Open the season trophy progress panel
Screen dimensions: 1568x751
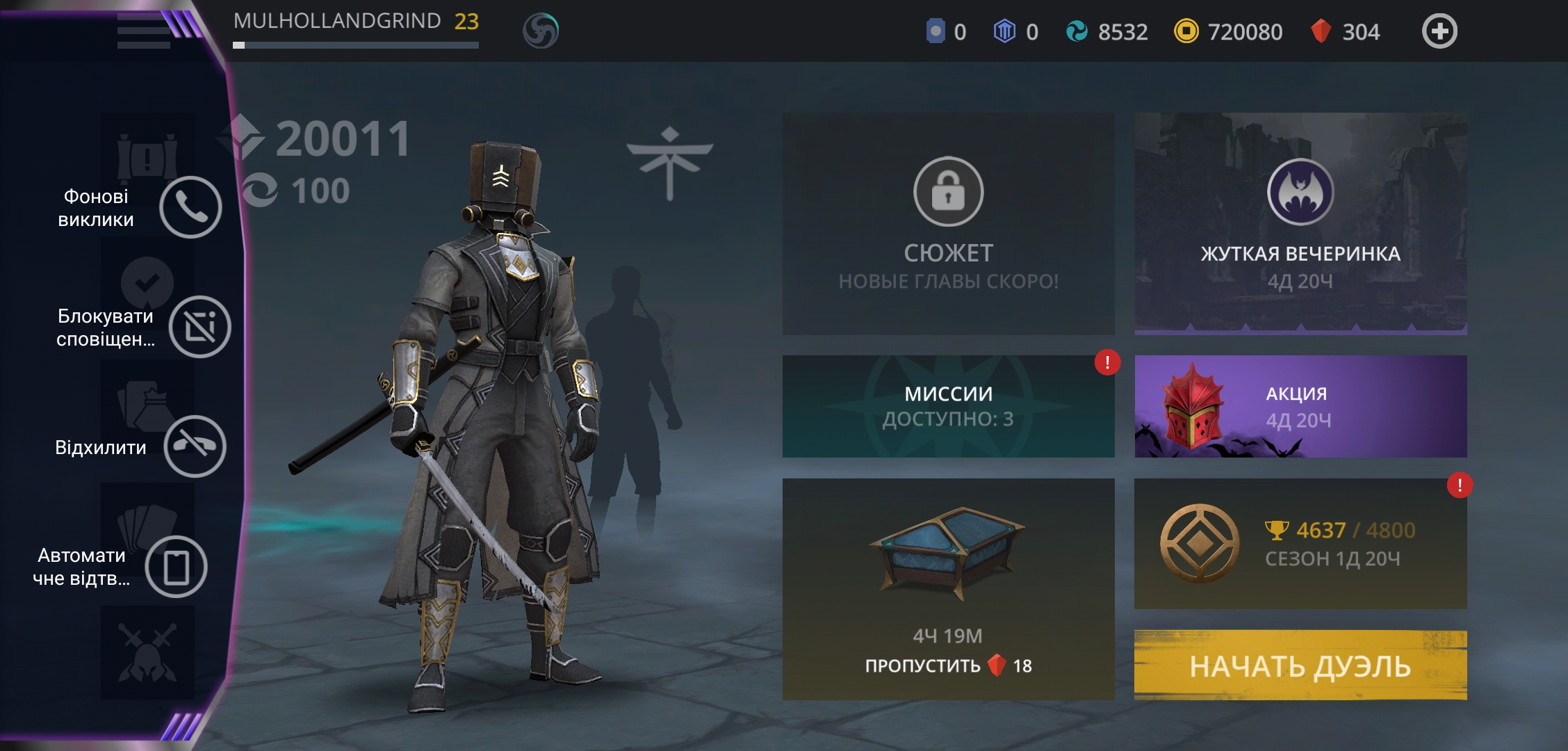point(1300,543)
